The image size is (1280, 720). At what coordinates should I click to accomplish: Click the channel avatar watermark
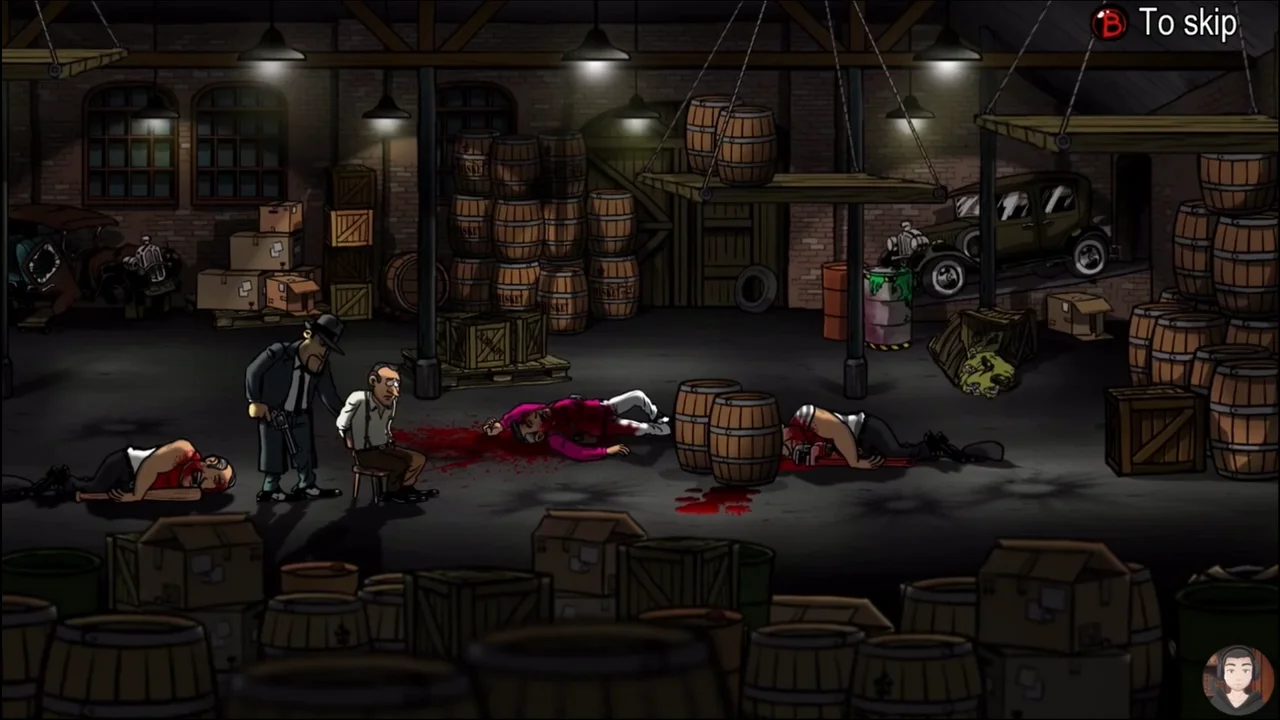click(x=1237, y=679)
